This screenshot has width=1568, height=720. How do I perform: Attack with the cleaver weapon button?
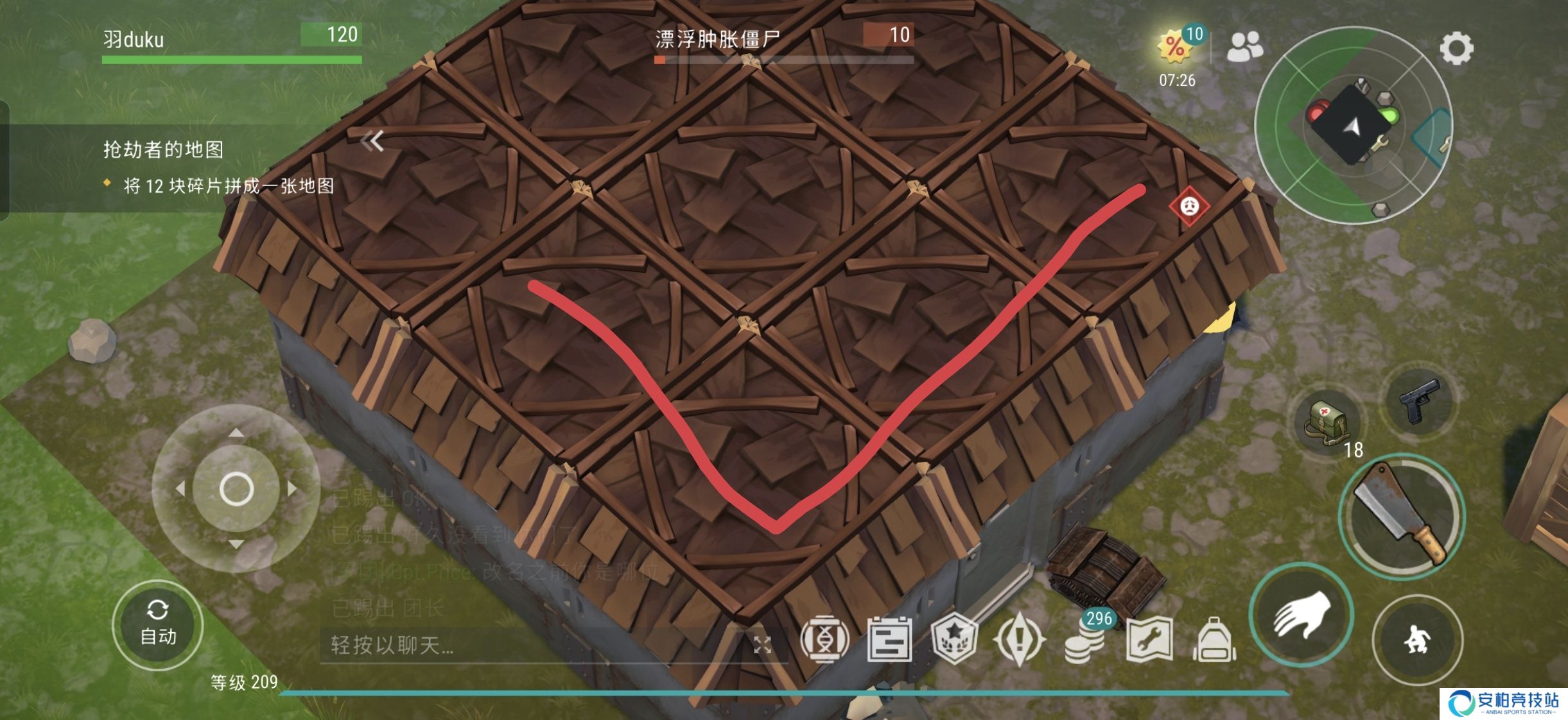[1402, 517]
